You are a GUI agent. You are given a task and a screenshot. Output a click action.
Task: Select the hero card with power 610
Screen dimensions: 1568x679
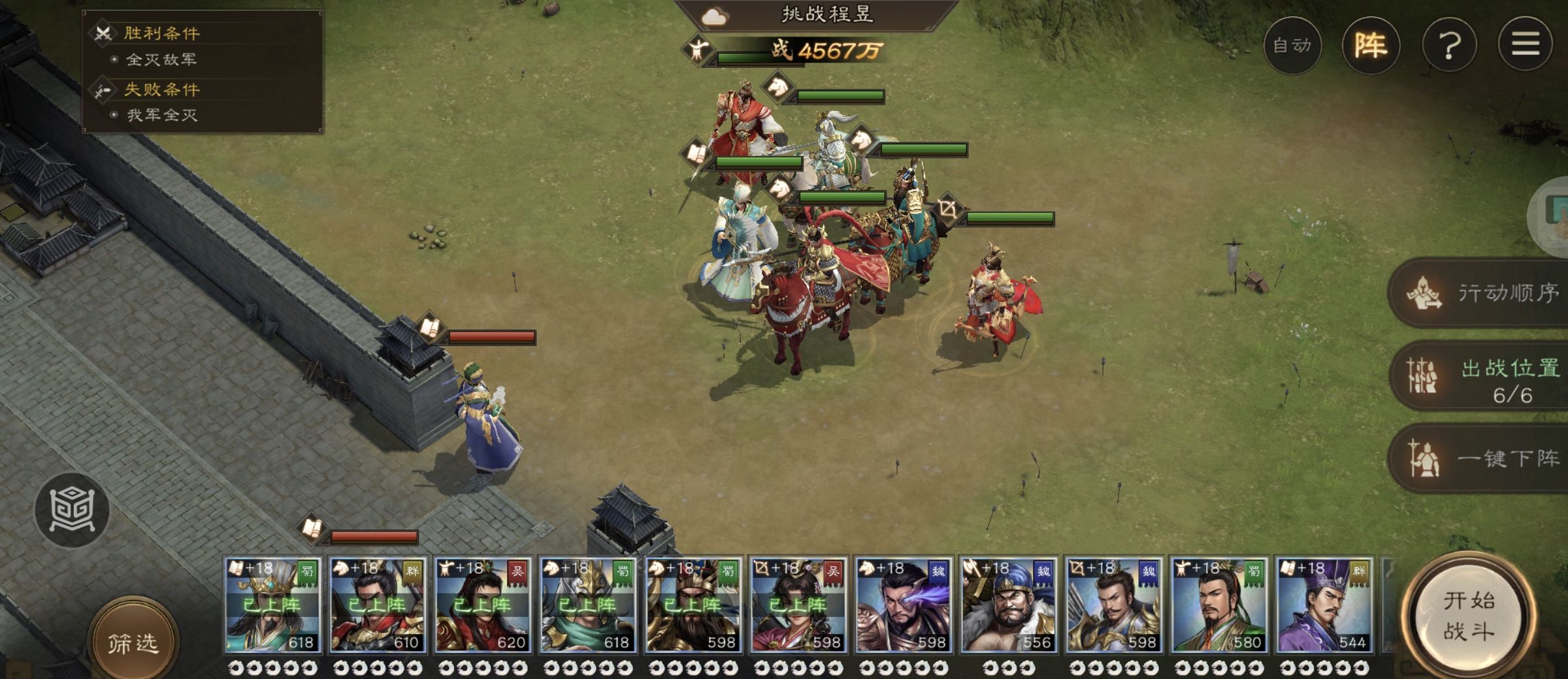pos(378,606)
